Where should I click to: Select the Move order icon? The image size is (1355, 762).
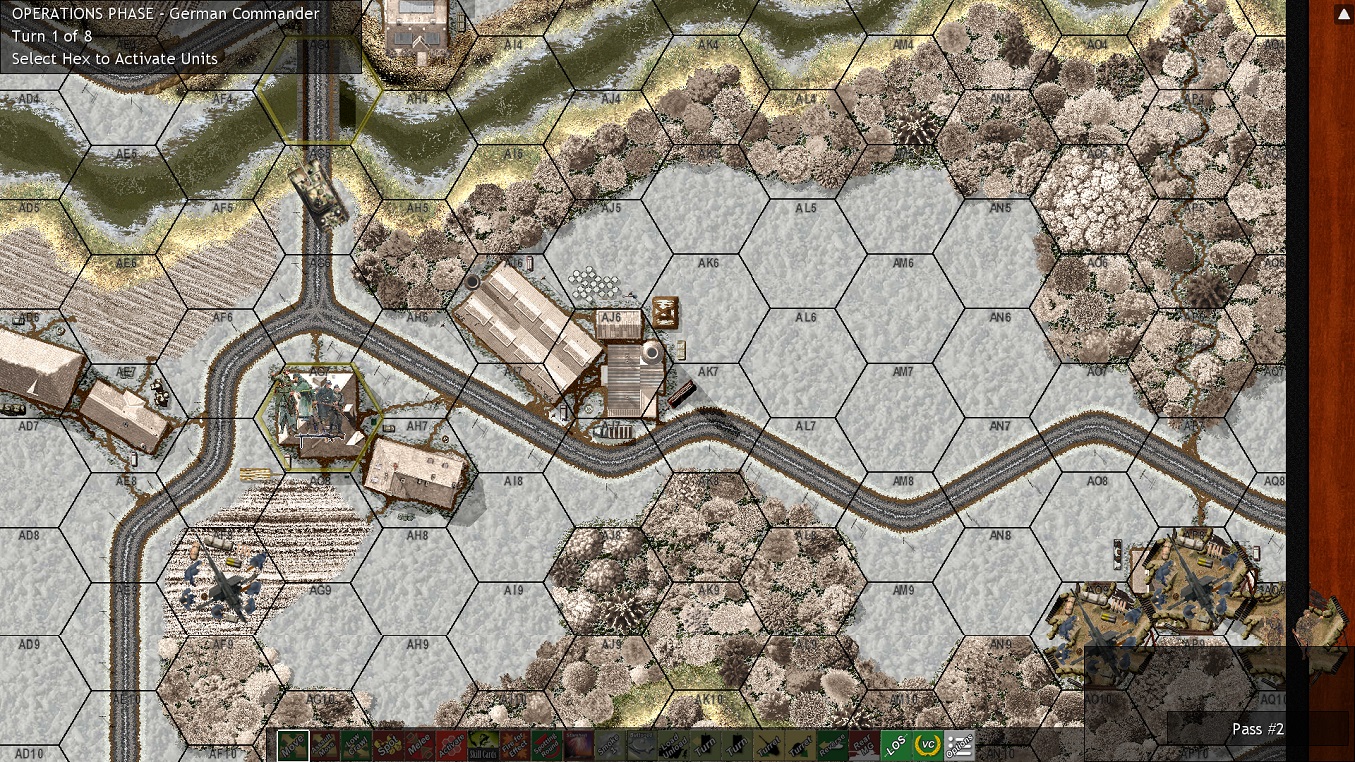(295, 745)
